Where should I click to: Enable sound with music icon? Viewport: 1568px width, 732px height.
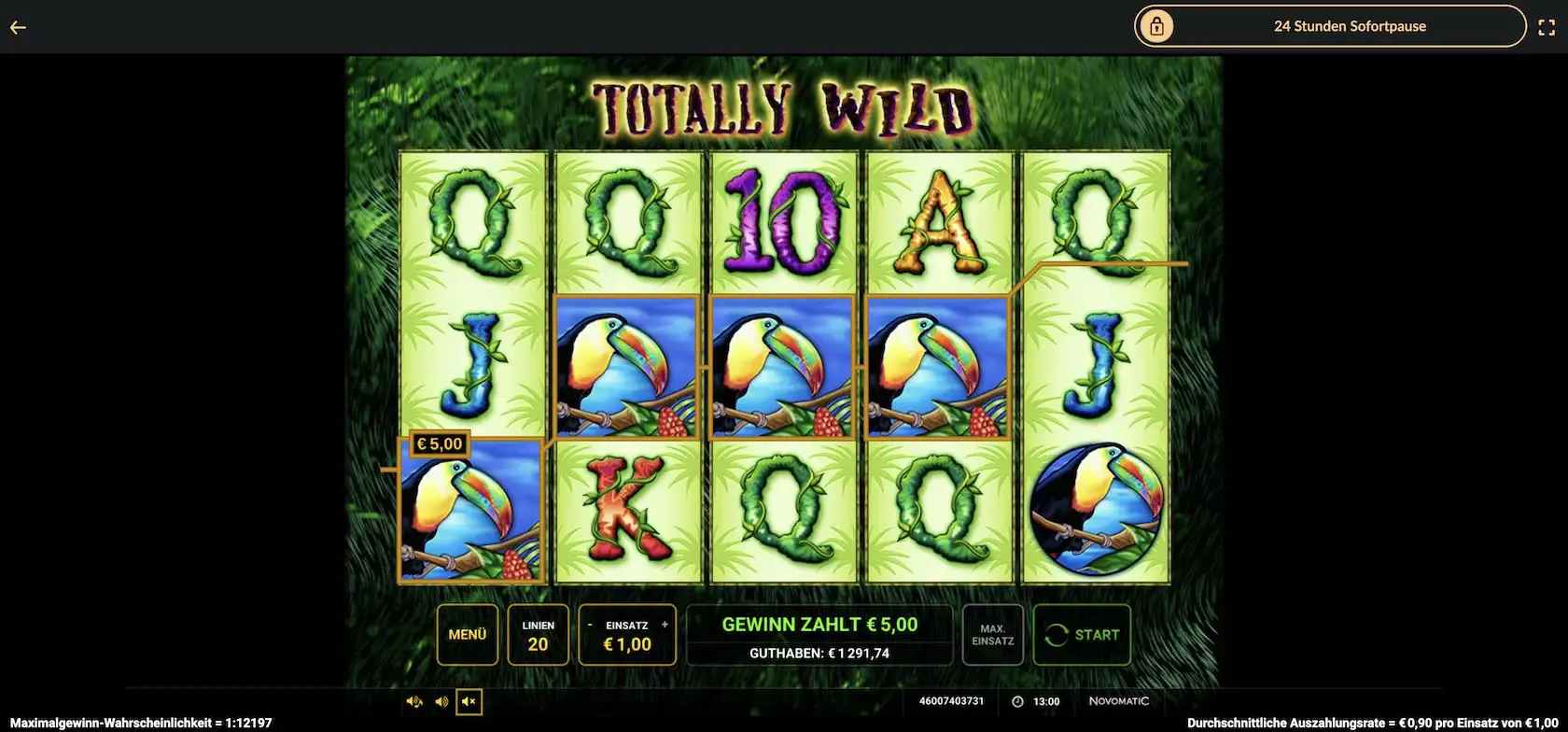414,701
